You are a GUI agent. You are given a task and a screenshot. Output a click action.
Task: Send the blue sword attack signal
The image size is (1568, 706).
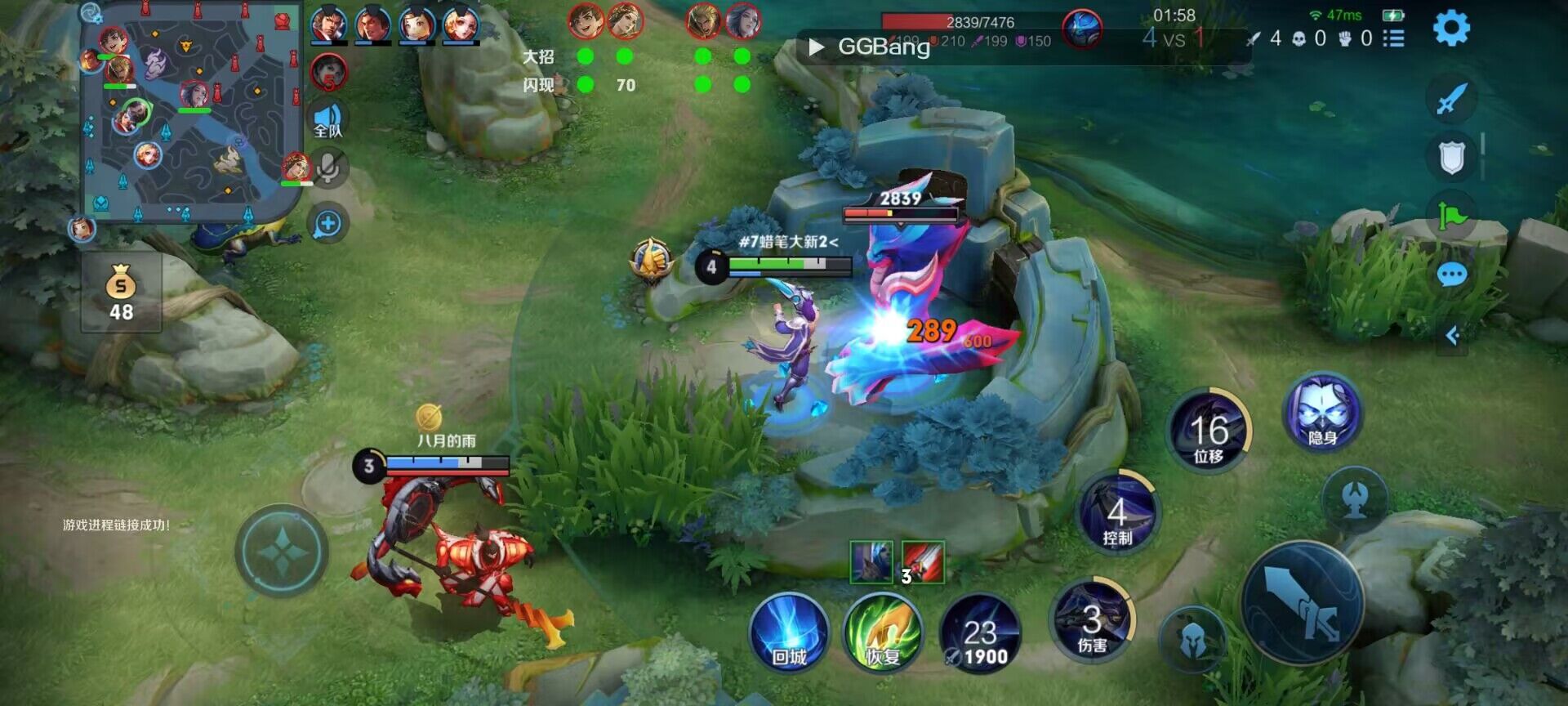click(x=1451, y=100)
